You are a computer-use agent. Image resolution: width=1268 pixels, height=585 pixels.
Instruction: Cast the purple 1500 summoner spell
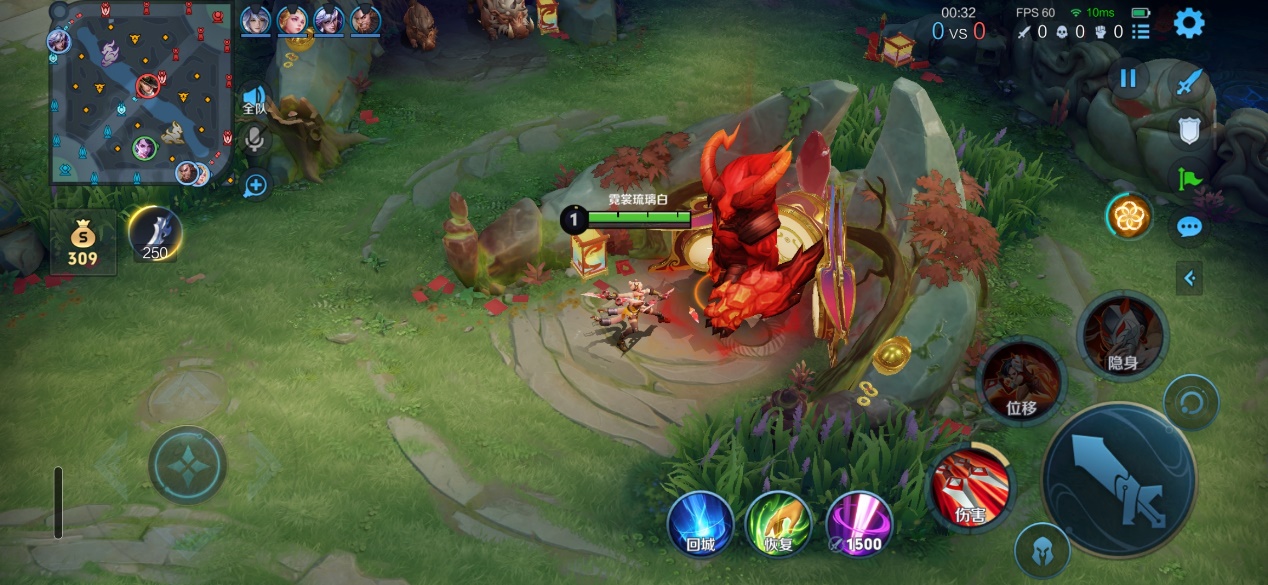point(858,524)
